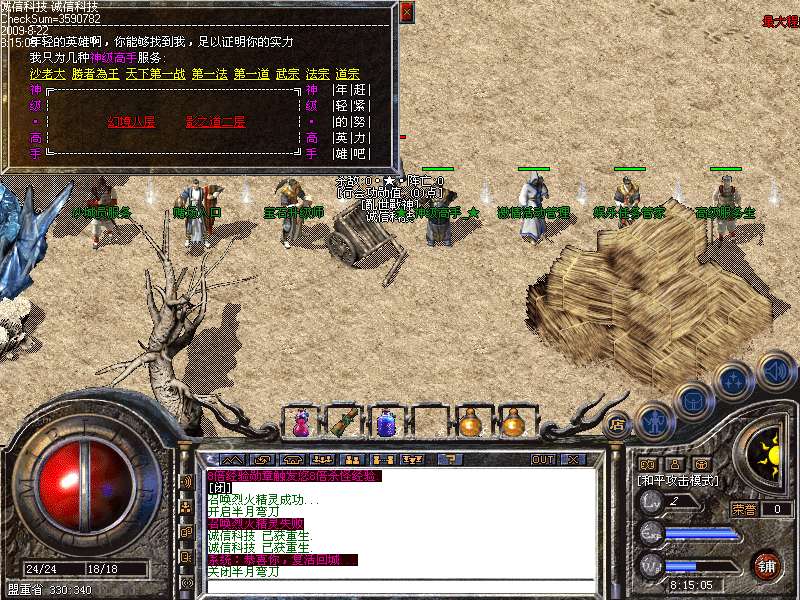
Task: Select the 道宗 dialogue link
Action: (347, 74)
